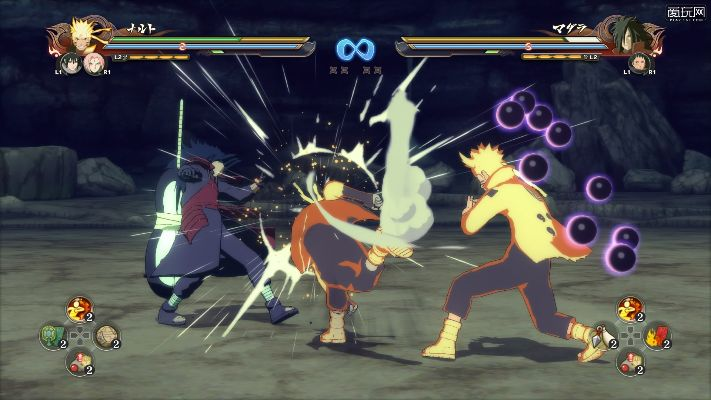Use the green shield item slot
Image resolution: width=711 pixels, height=400 pixels.
point(52,335)
